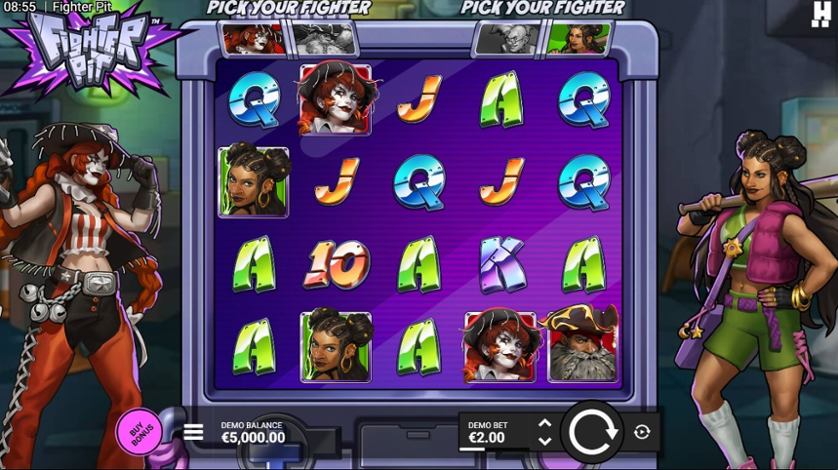
Task: Spin the reels
Action: pos(592,432)
